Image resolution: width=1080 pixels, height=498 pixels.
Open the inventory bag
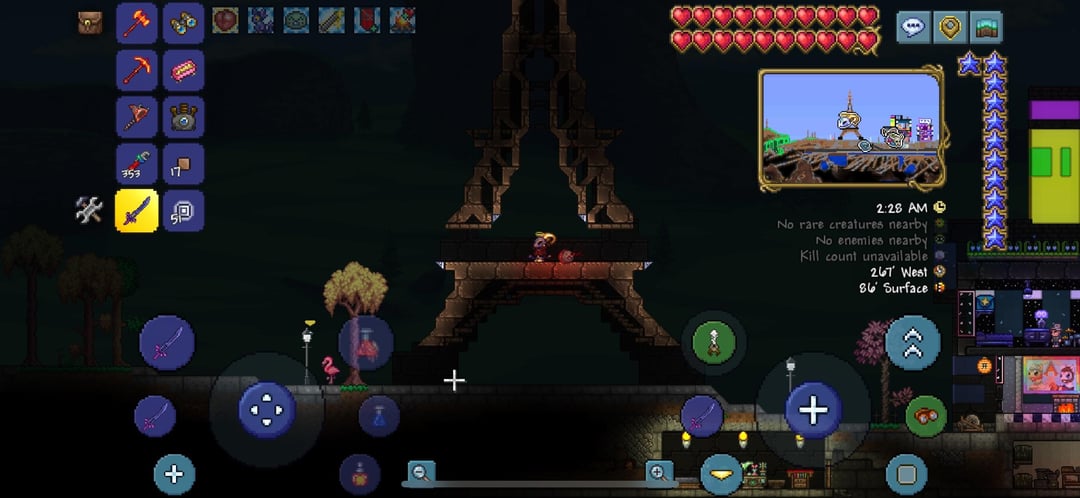click(90, 22)
